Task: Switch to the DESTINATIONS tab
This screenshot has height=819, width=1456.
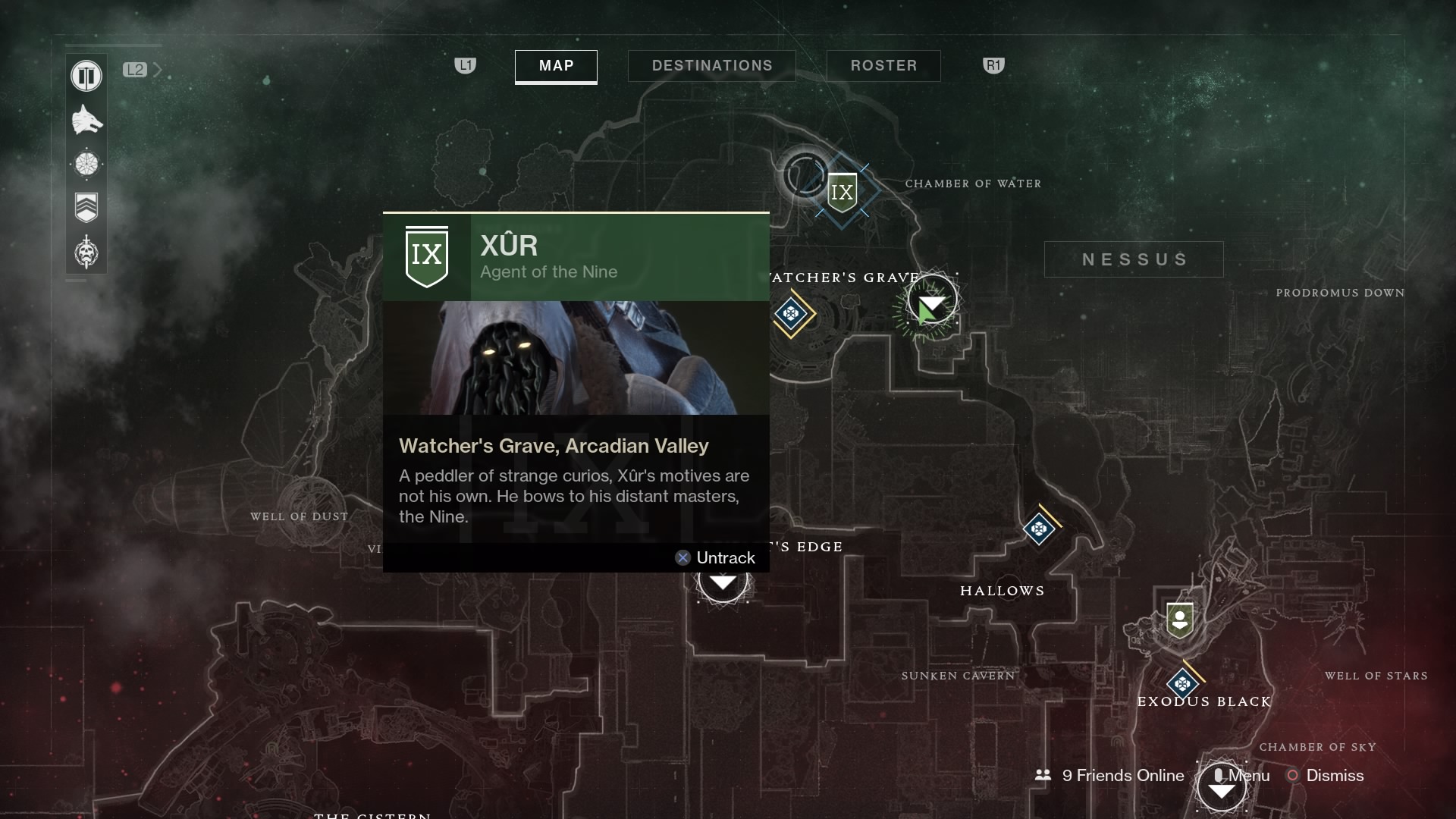Action: tap(711, 66)
